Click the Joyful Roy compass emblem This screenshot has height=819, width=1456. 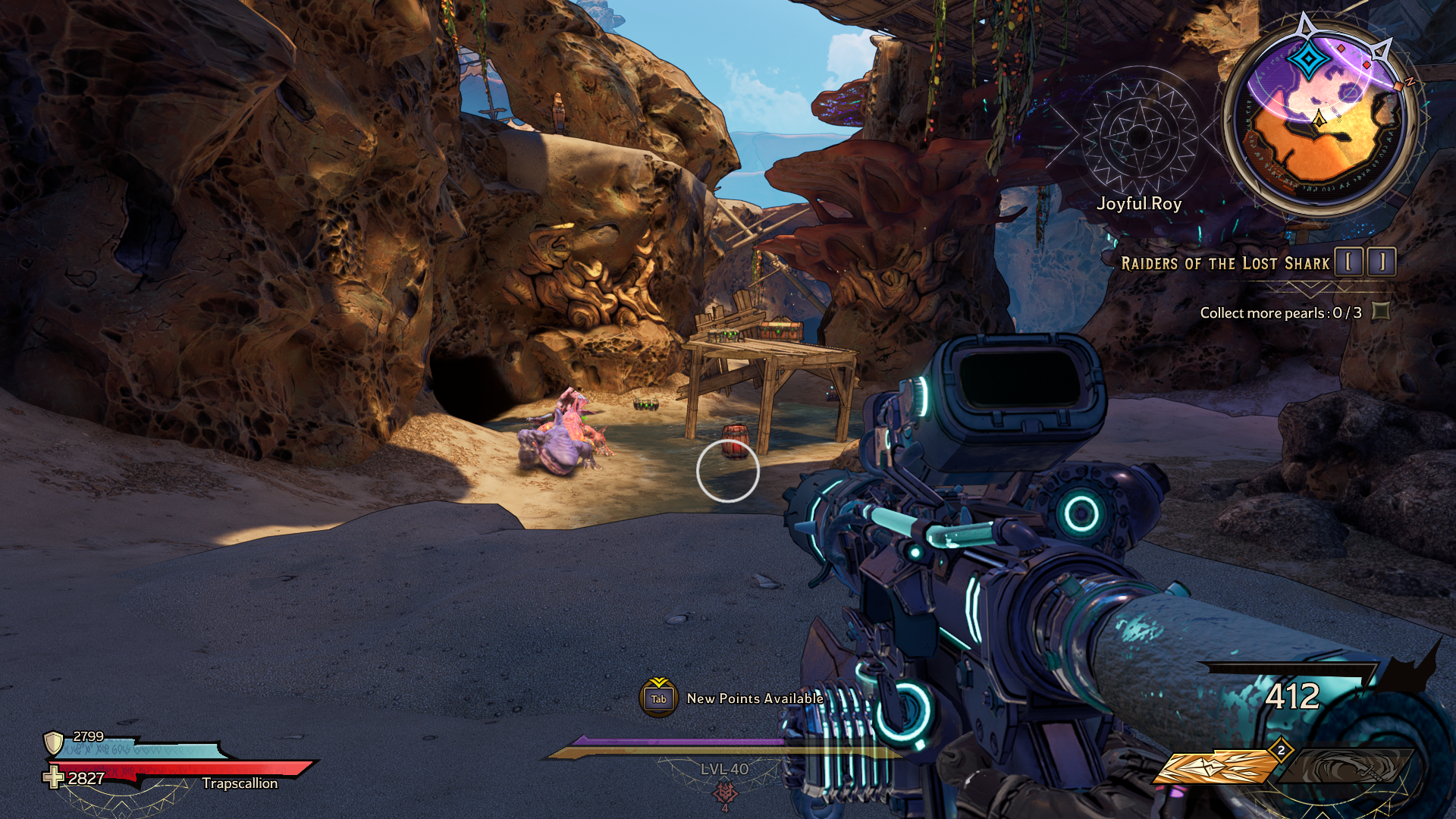click(x=1139, y=137)
